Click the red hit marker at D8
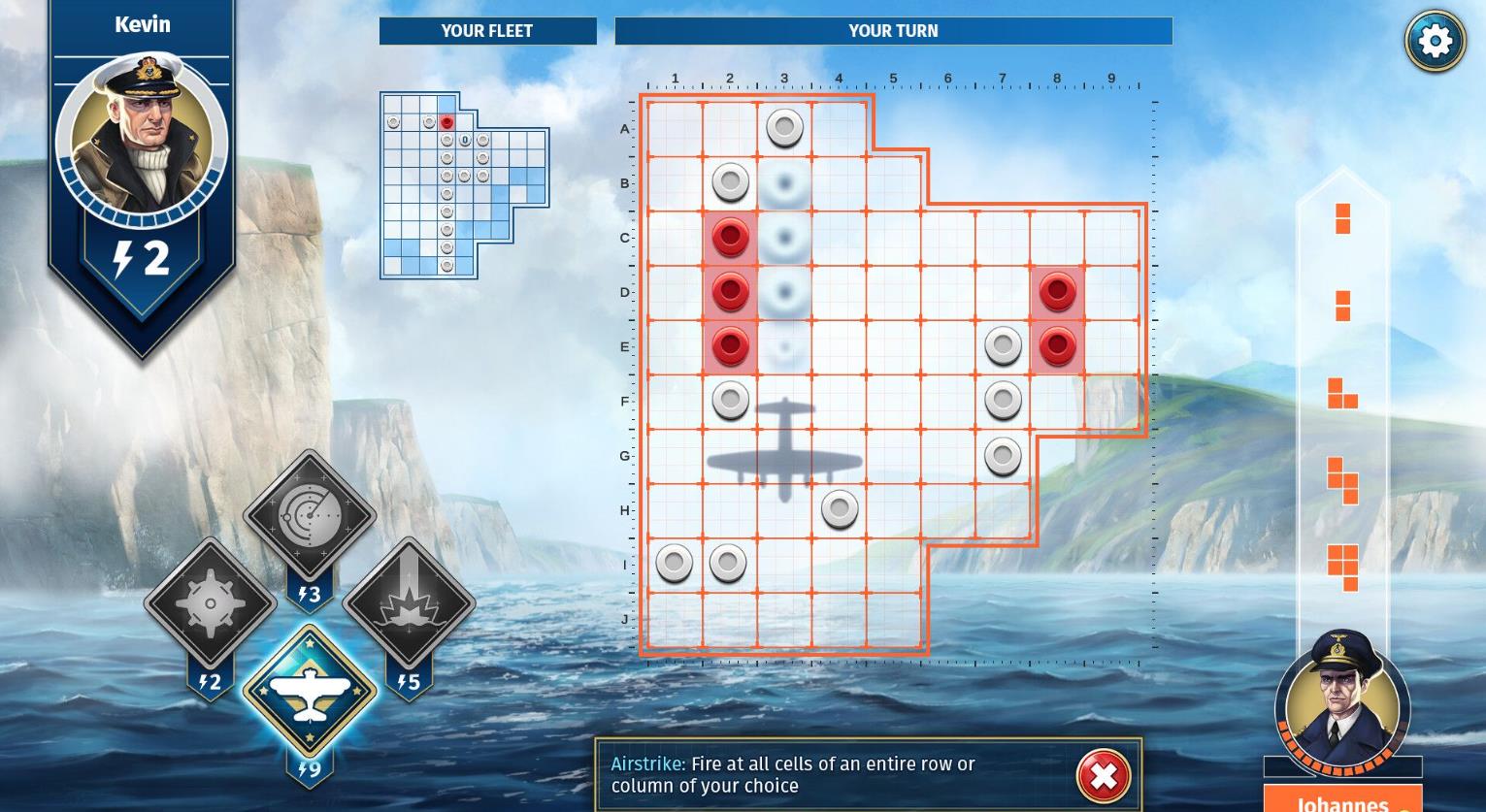1486x812 pixels. click(1057, 291)
